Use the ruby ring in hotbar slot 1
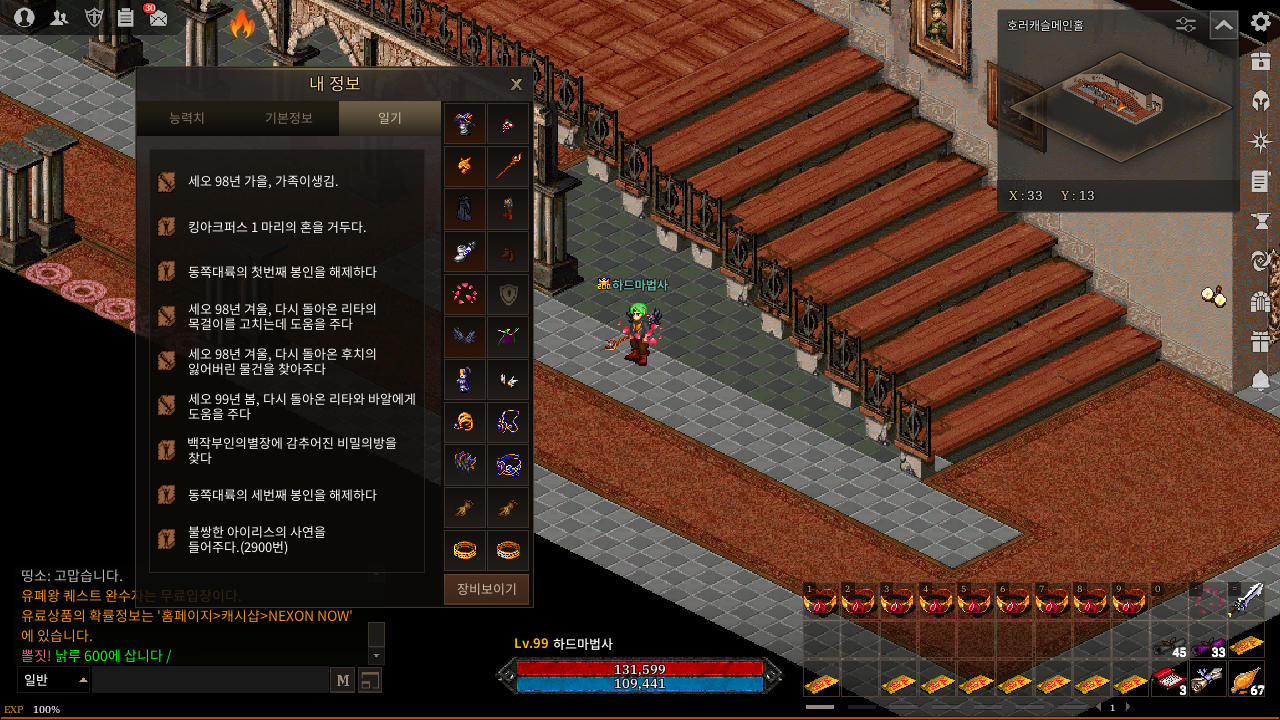1280x720 pixels. (x=820, y=600)
